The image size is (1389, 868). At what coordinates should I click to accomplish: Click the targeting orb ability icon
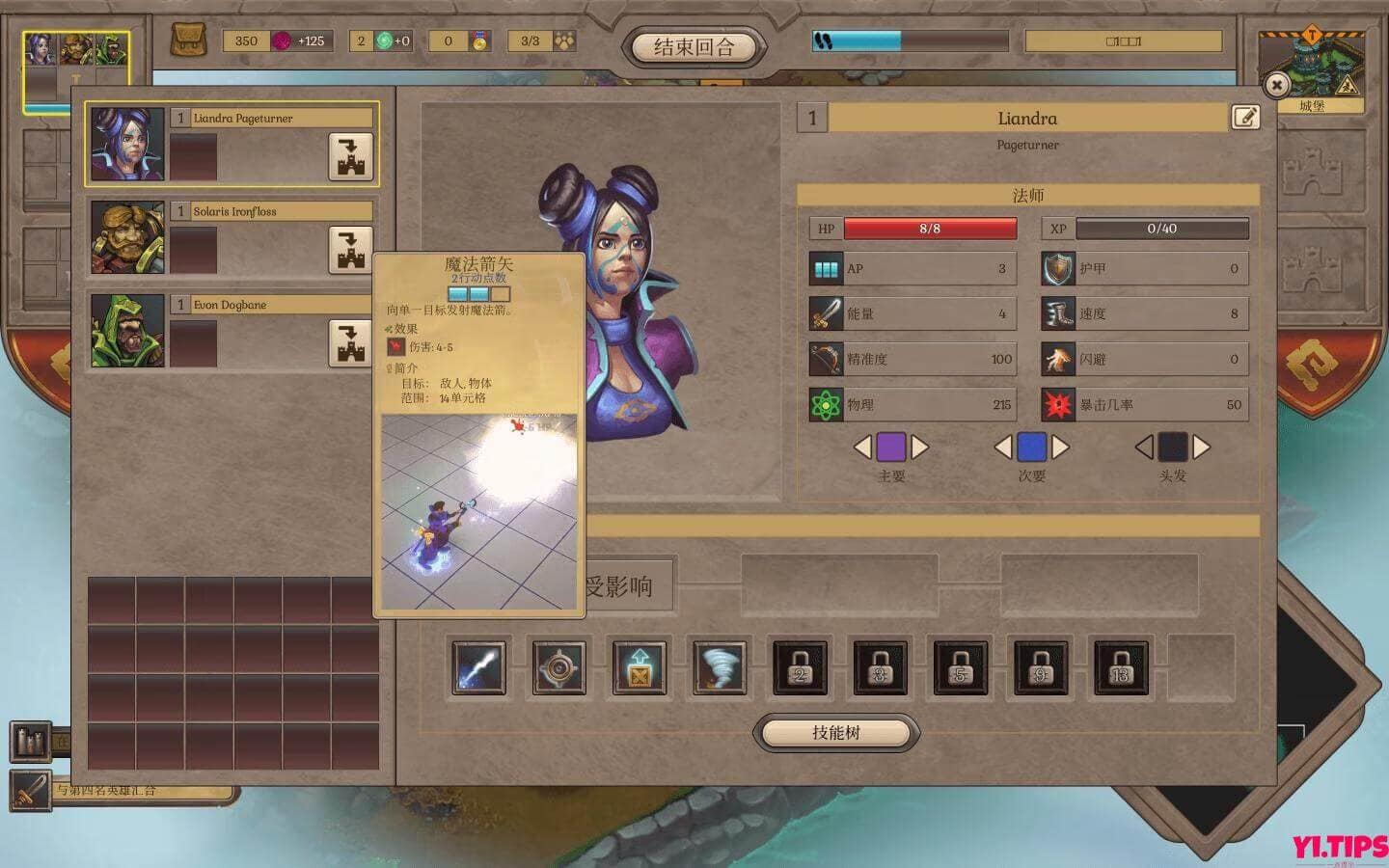[x=560, y=666]
